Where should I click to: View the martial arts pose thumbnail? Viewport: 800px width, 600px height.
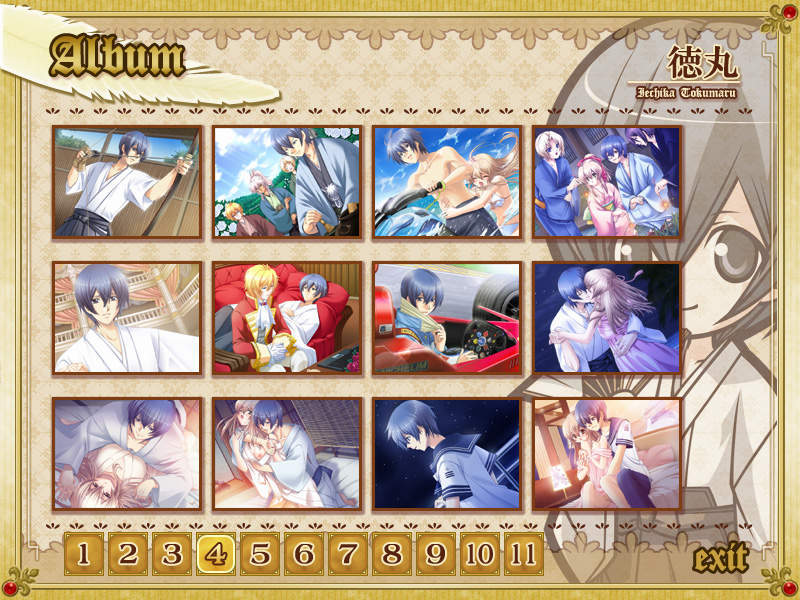point(127,182)
